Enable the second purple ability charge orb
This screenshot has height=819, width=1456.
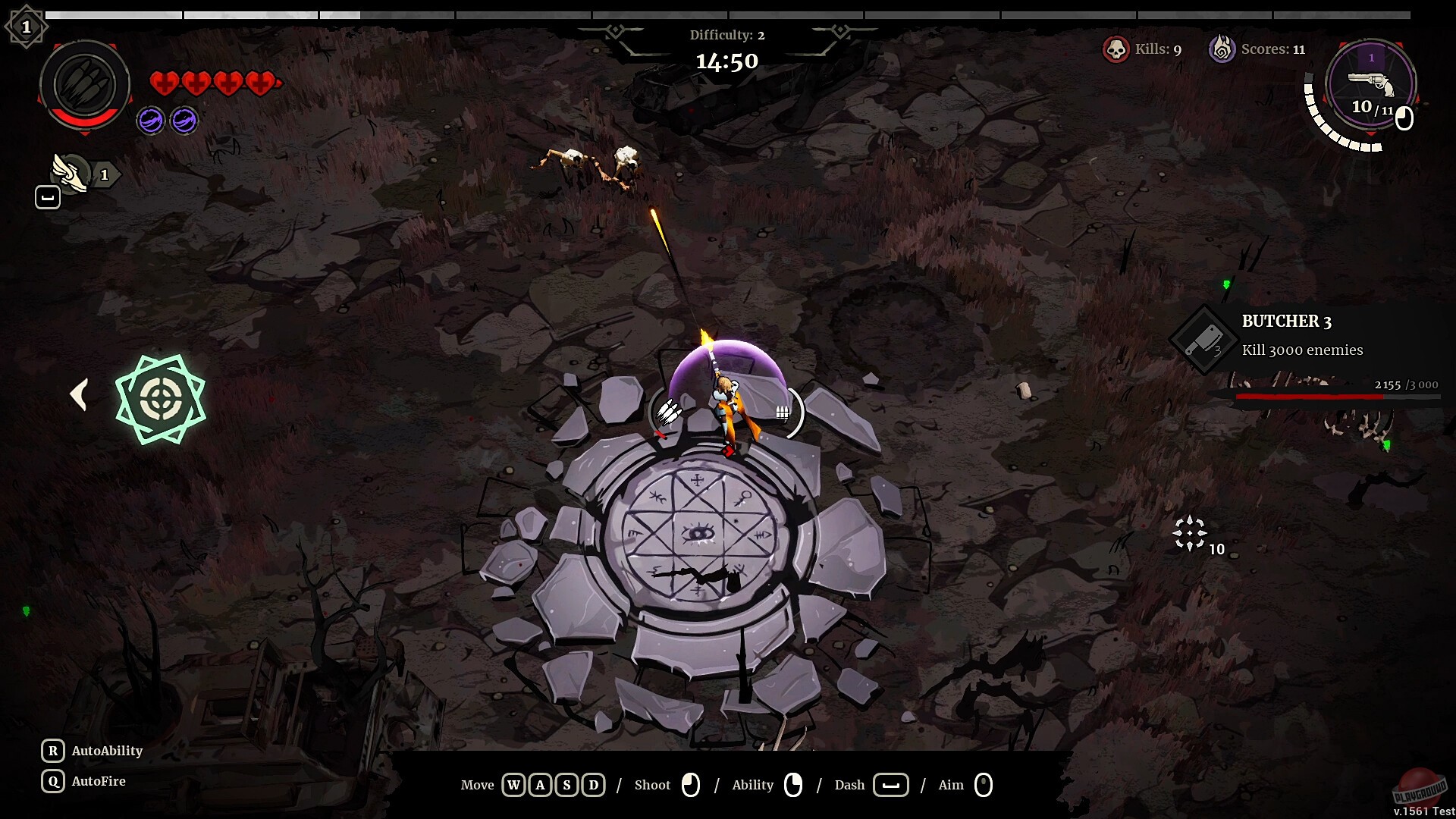coord(184,120)
